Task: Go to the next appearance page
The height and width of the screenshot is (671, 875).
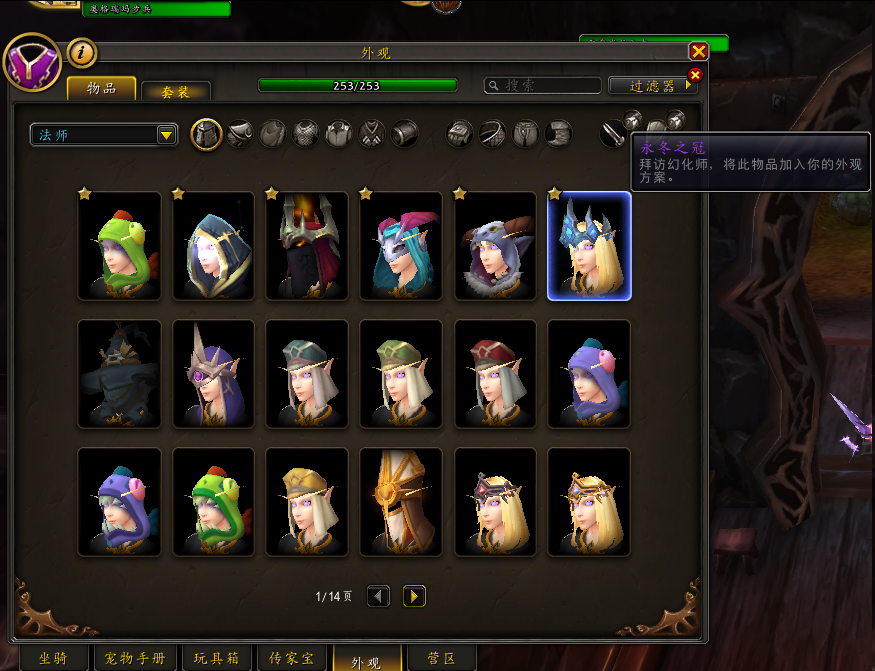Action: 414,596
